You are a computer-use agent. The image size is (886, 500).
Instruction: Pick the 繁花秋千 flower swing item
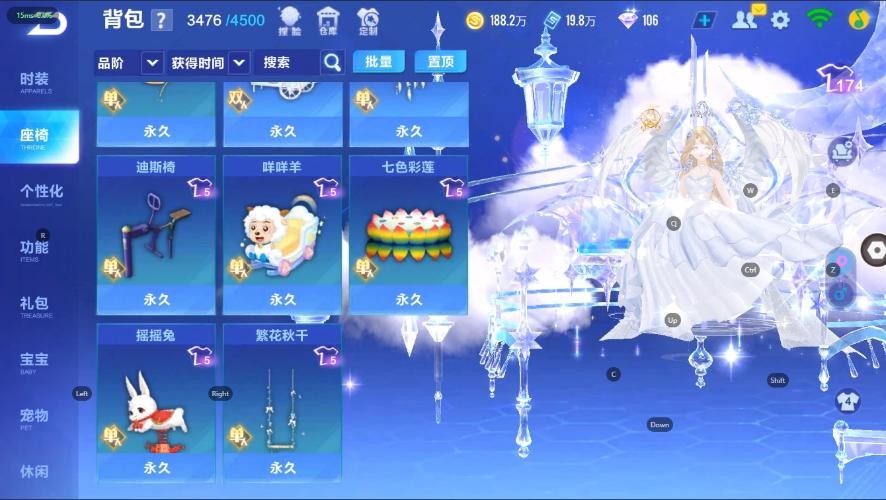pos(282,402)
